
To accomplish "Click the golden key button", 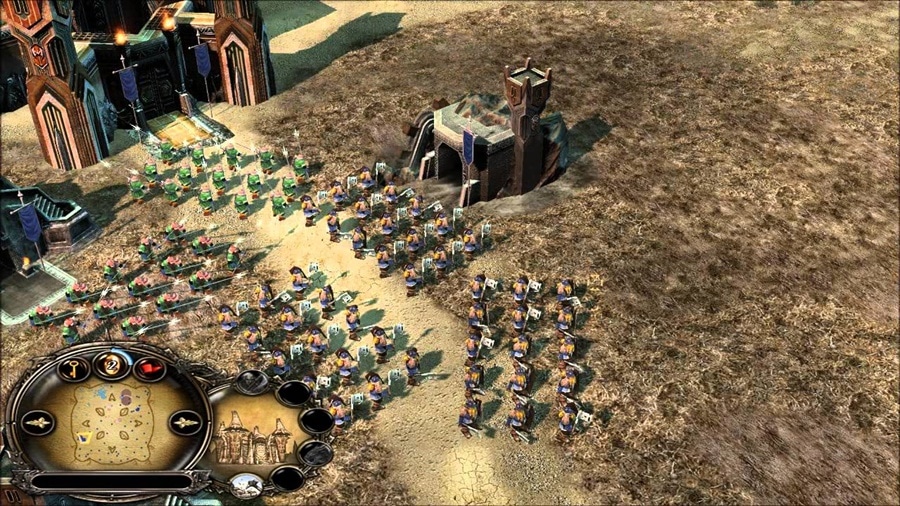I will (x=74, y=369).
